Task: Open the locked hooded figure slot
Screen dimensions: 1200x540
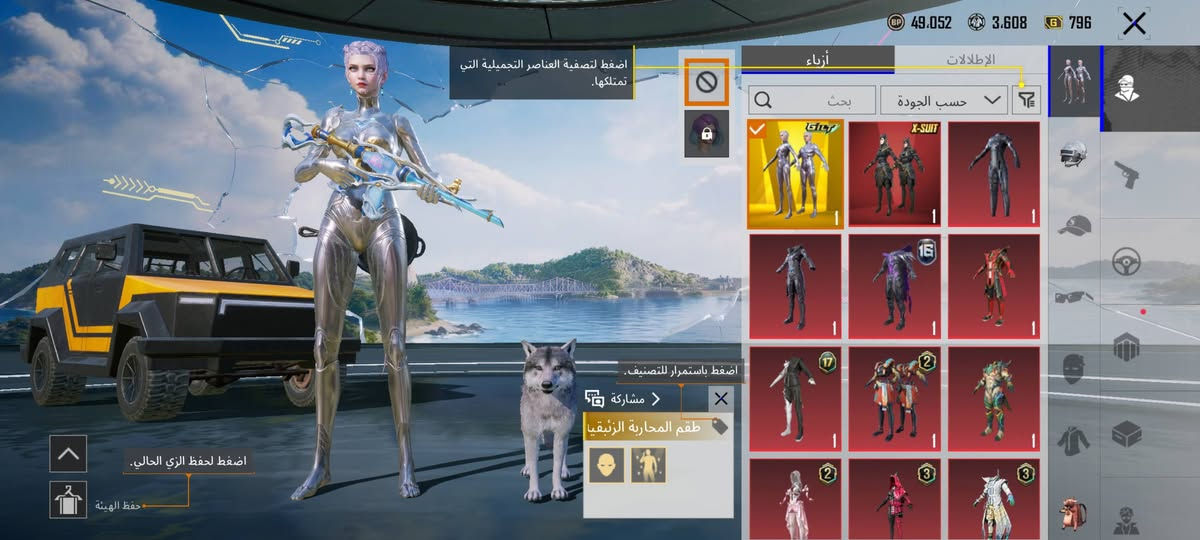Action: point(706,134)
